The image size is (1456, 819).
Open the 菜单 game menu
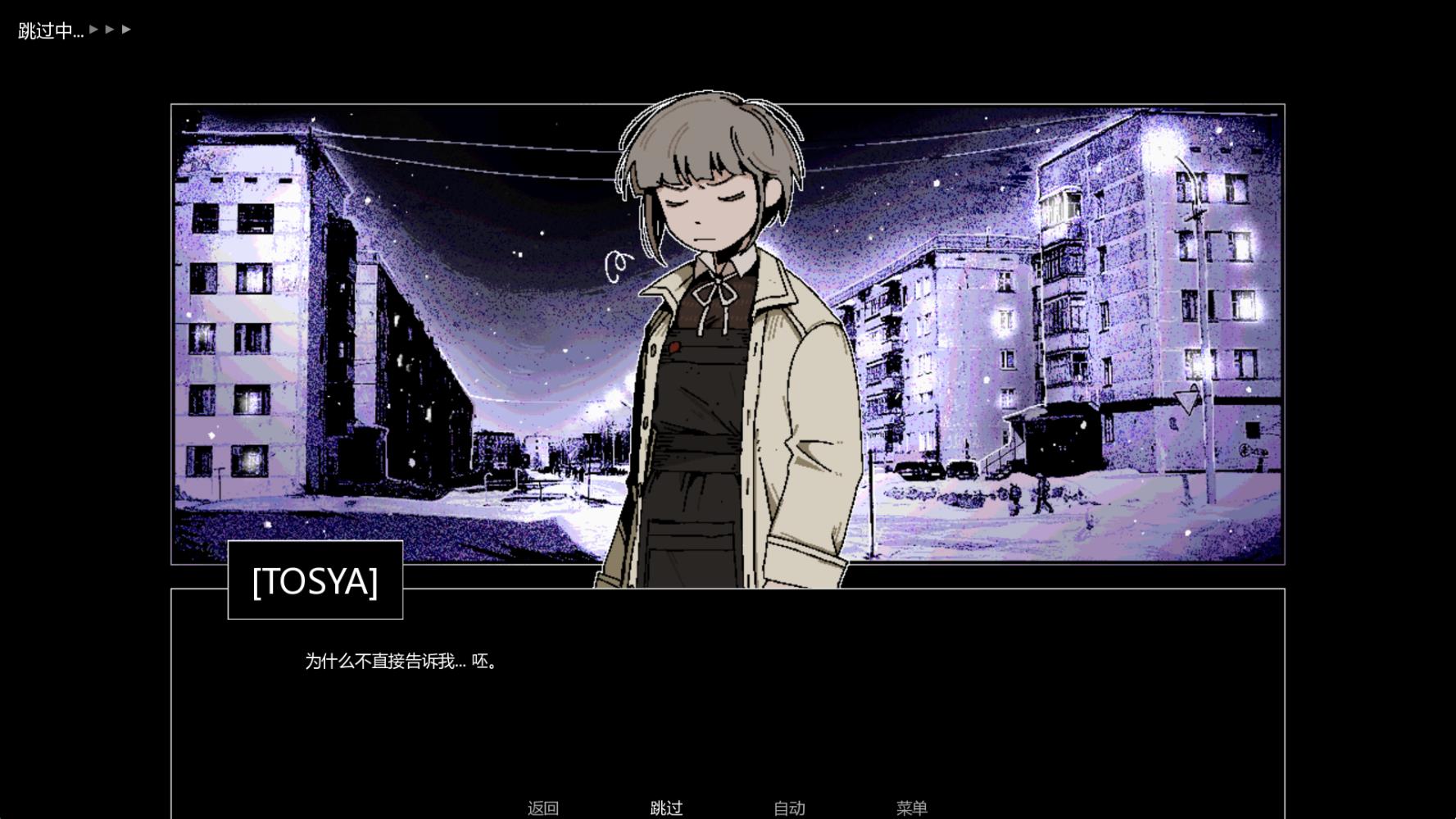(912, 808)
